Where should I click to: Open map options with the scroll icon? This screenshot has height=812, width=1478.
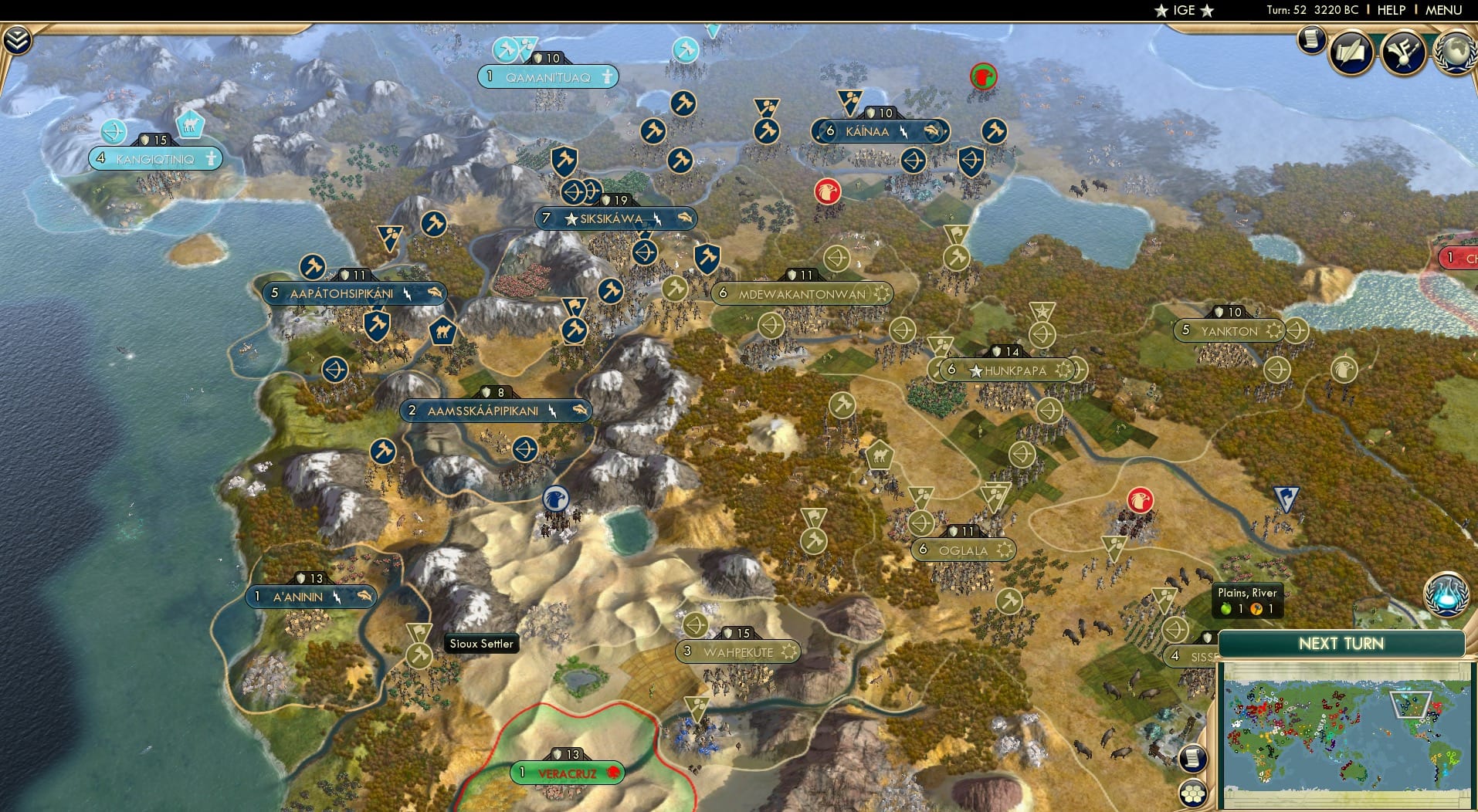(1192, 757)
